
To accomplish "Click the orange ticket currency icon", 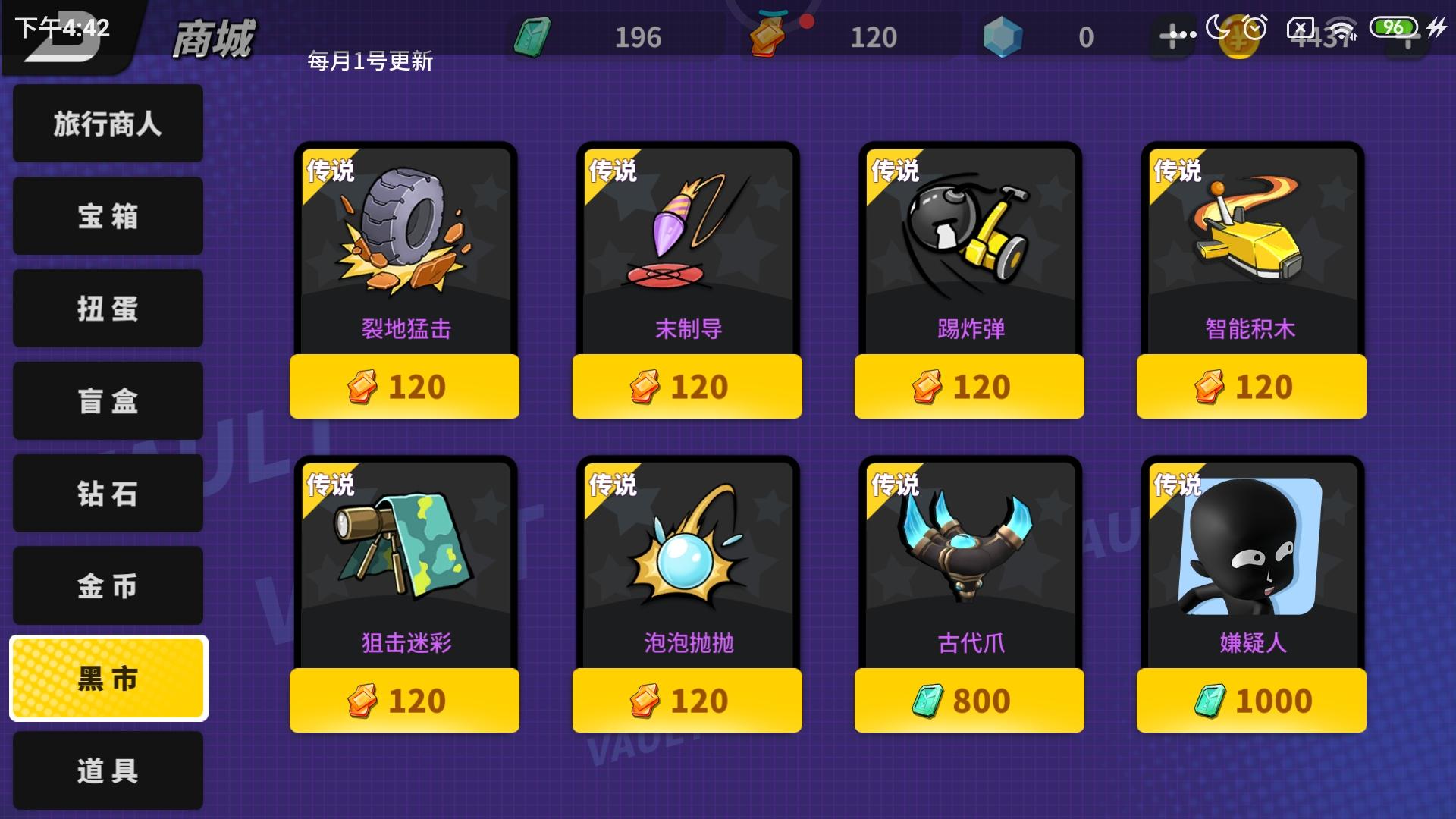I will point(768,34).
